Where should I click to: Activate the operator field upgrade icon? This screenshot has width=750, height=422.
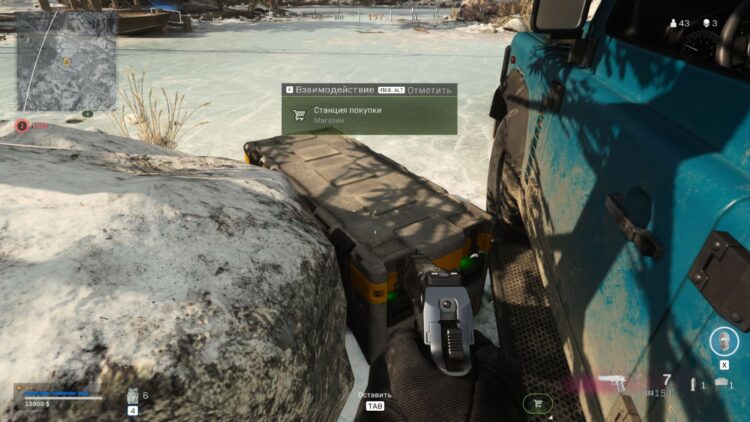click(x=724, y=342)
